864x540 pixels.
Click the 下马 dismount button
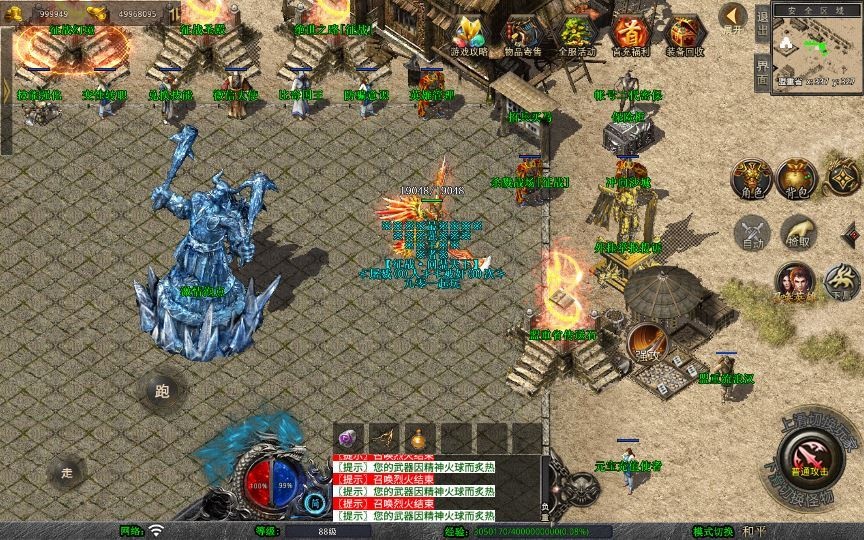(843, 280)
